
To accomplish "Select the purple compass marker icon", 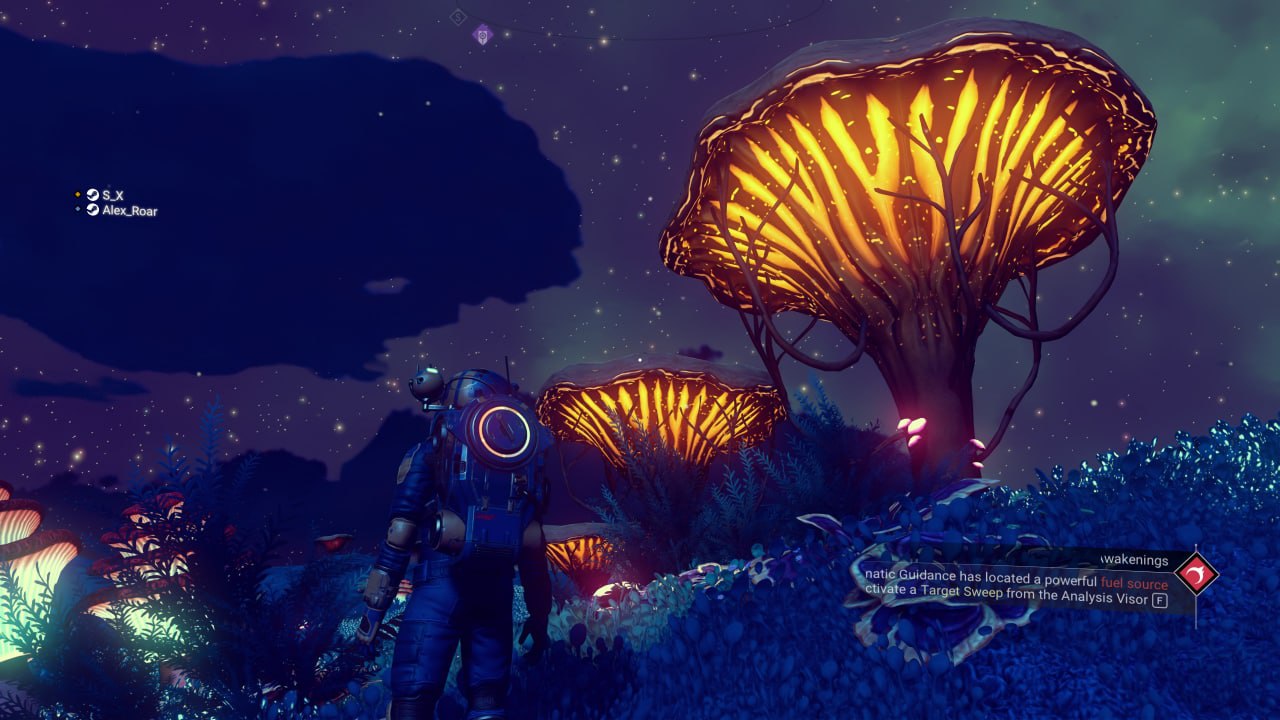I will coord(483,35).
